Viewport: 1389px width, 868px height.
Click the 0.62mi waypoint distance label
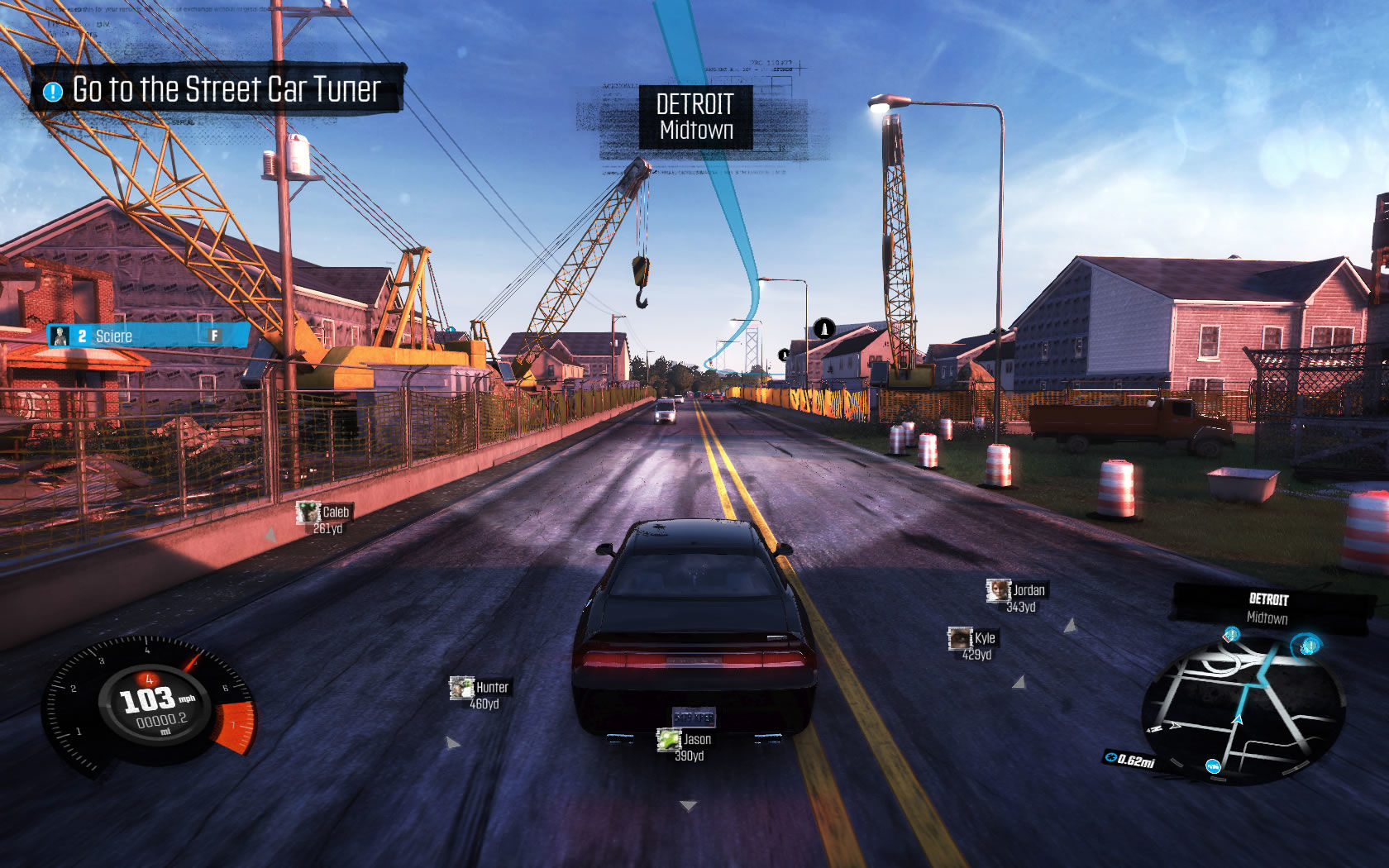point(1130,760)
